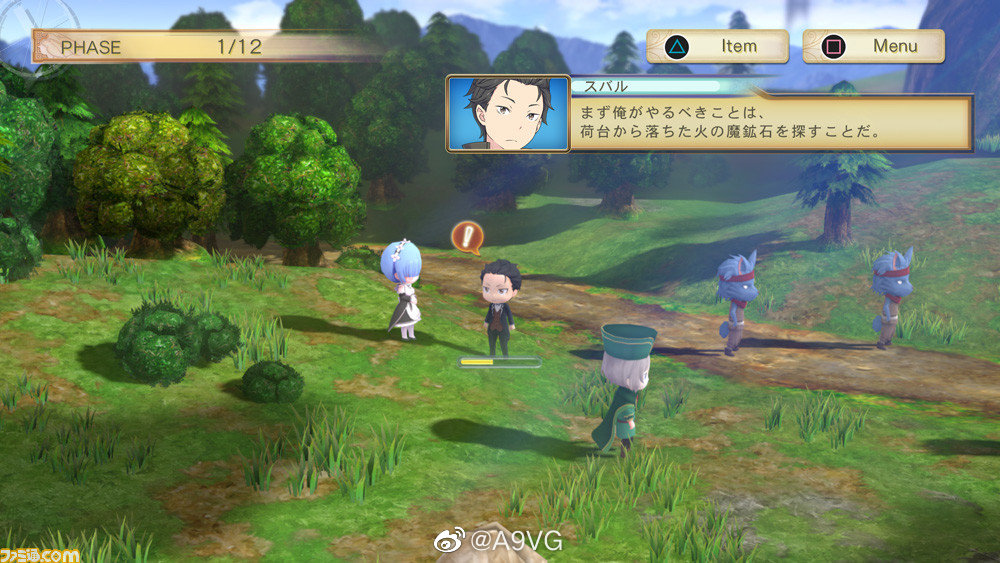Open the Item menu
The image size is (1000, 563).
717,46
